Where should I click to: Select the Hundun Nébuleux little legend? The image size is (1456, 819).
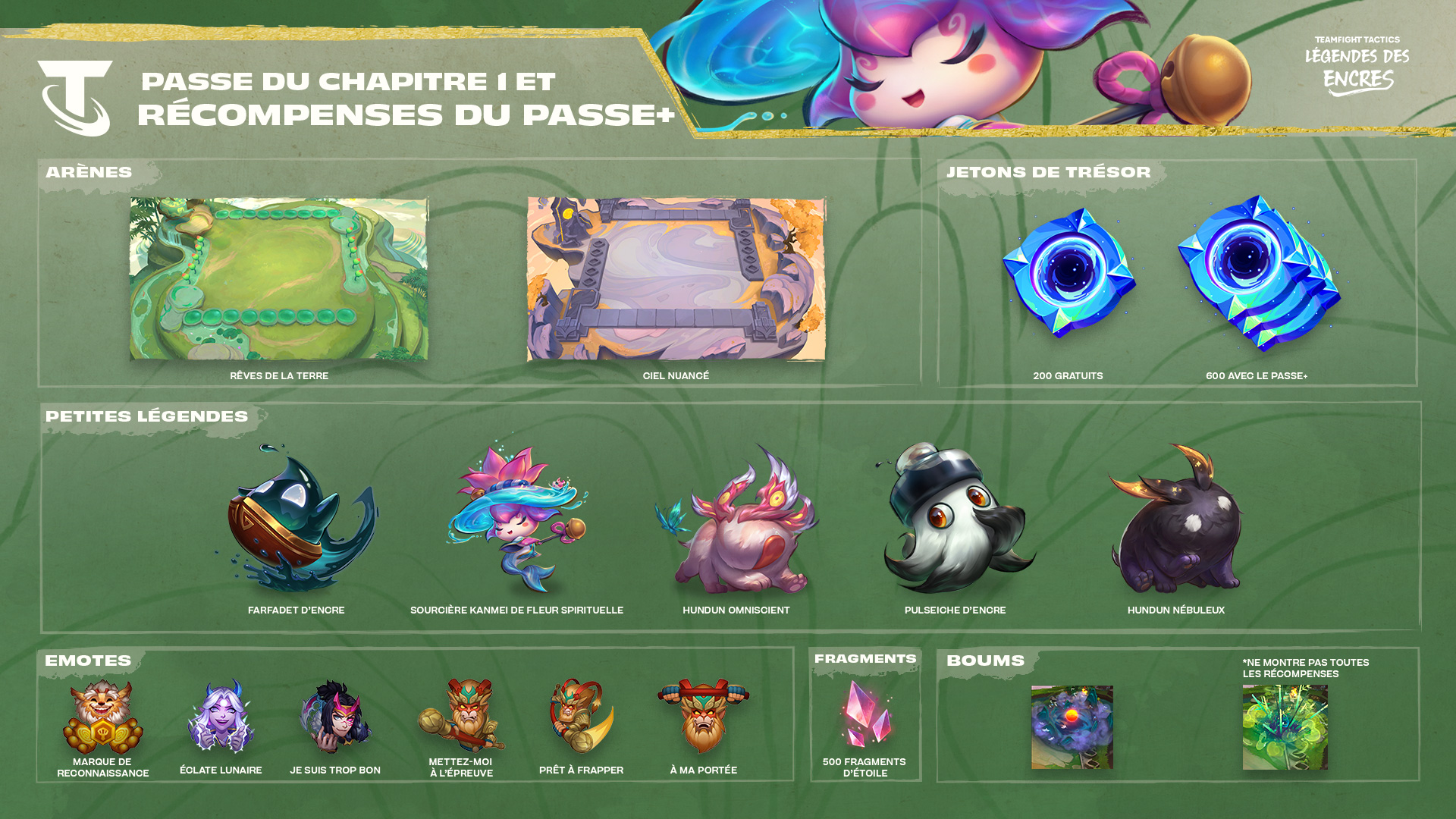click(x=1175, y=523)
